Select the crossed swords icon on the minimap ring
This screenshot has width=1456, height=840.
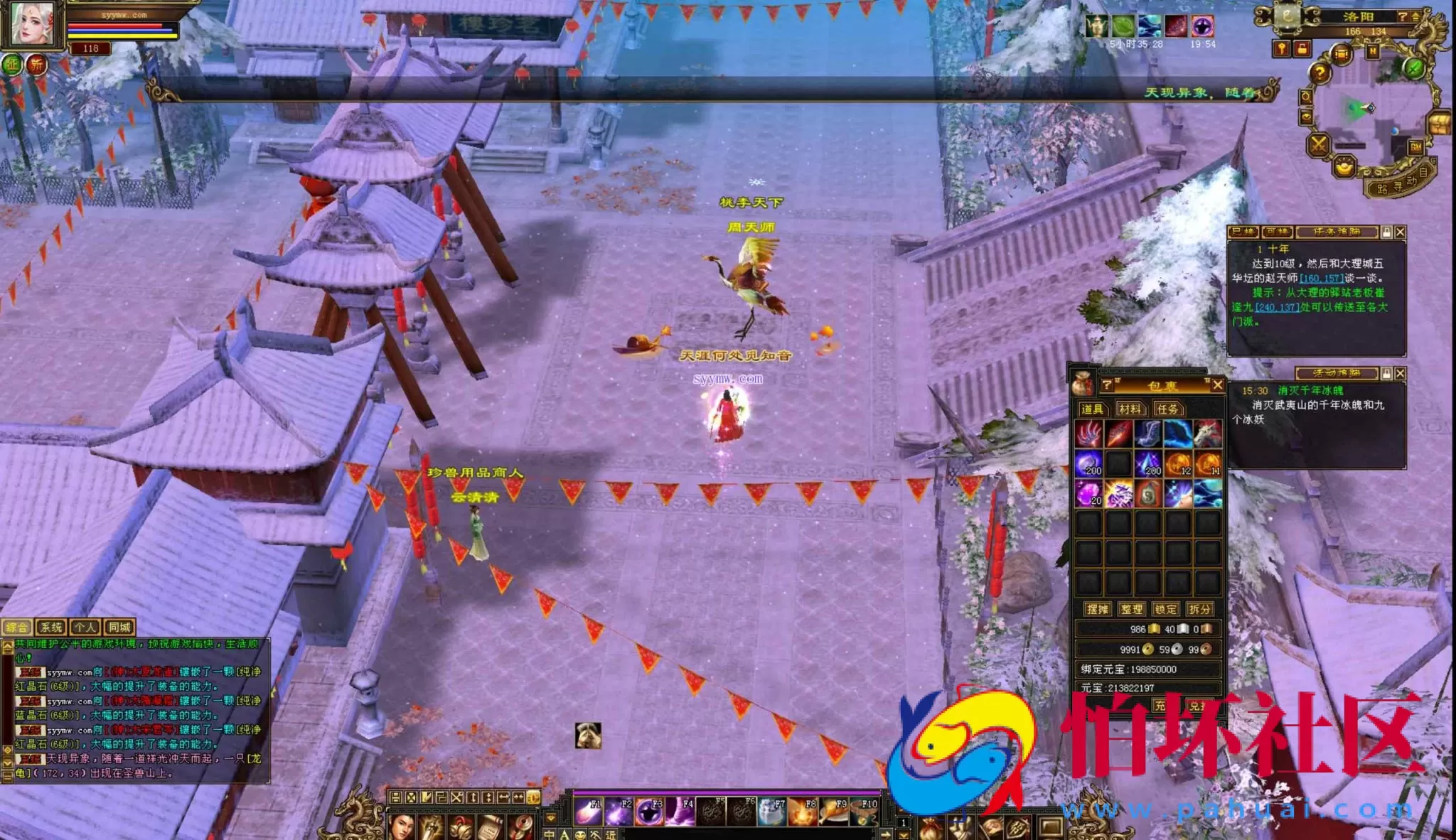[1319, 144]
